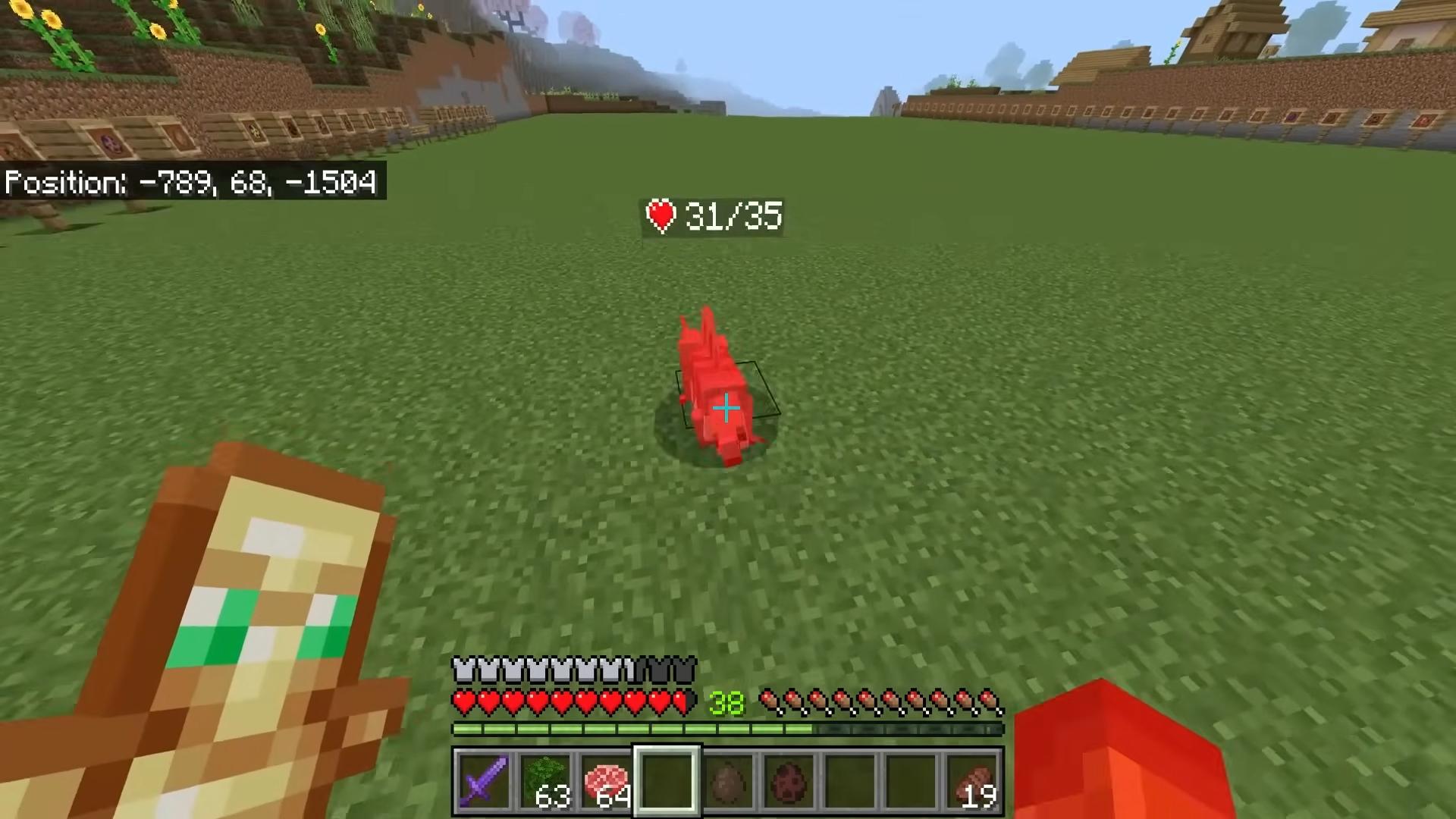Click the first armor chestplate icon
Viewport: 1456px width, 819px height.
pos(461,667)
